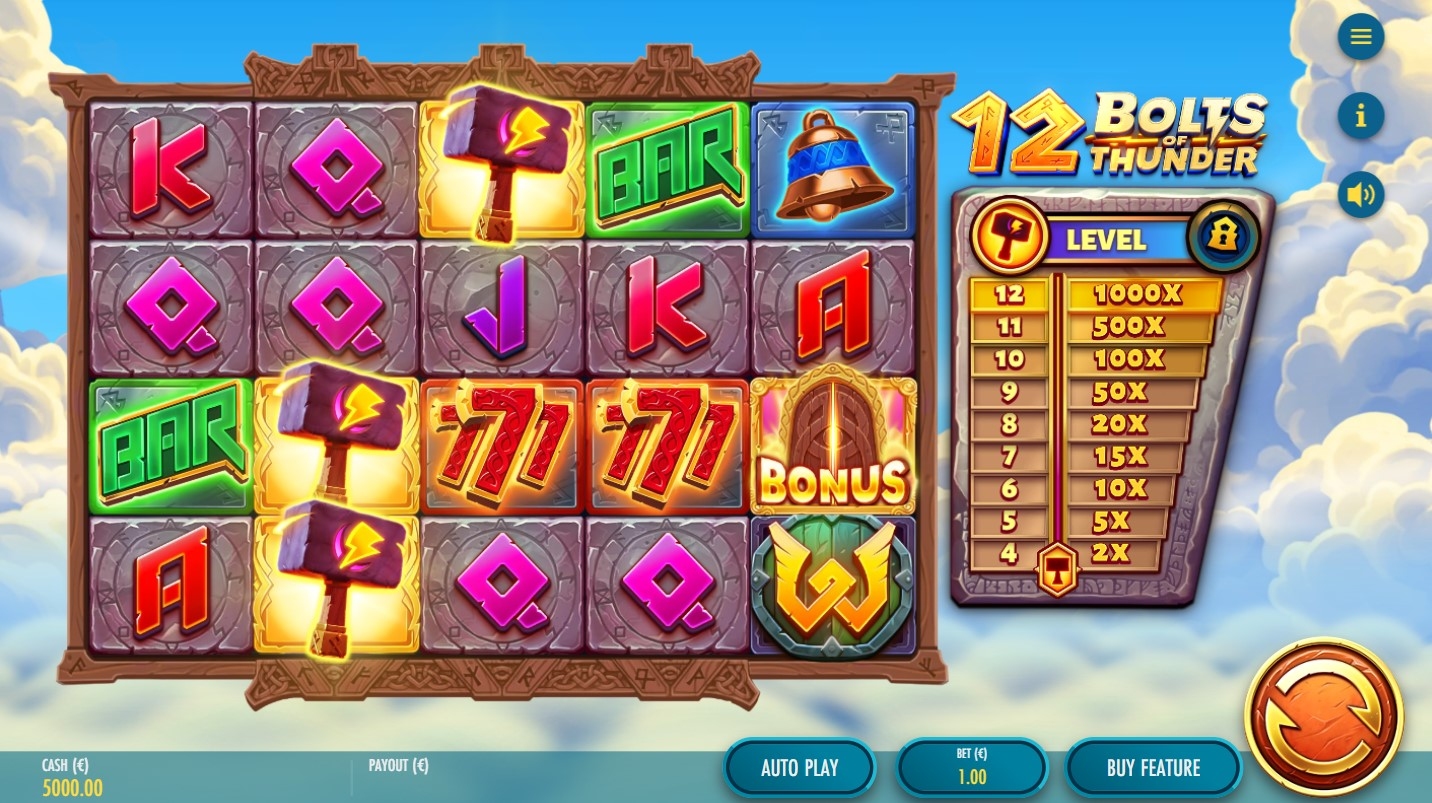
Task: Open the hamburger menu
Action: tap(1360, 37)
